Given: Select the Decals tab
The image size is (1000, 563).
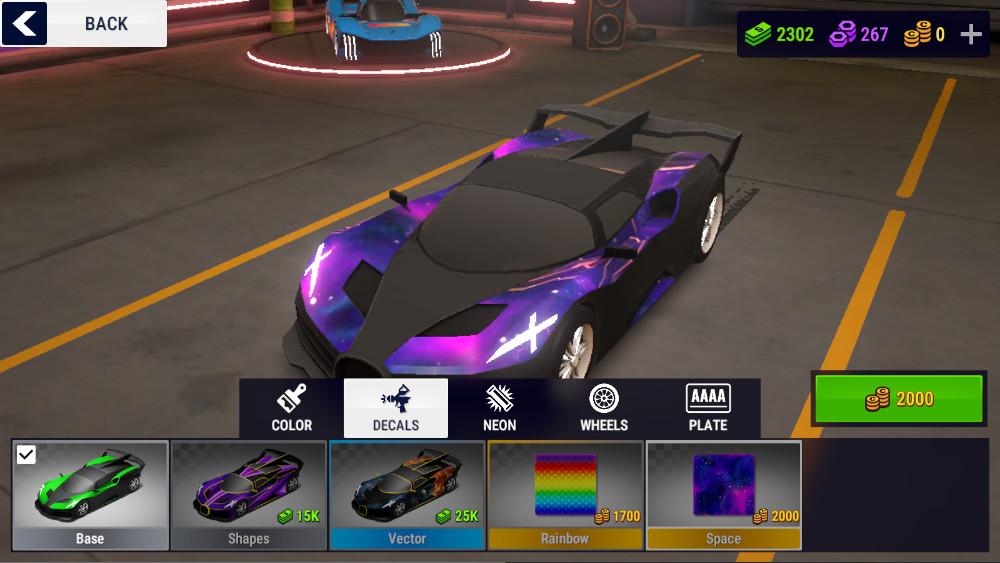Looking at the screenshot, I should pyautogui.click(x=396, y=408).
